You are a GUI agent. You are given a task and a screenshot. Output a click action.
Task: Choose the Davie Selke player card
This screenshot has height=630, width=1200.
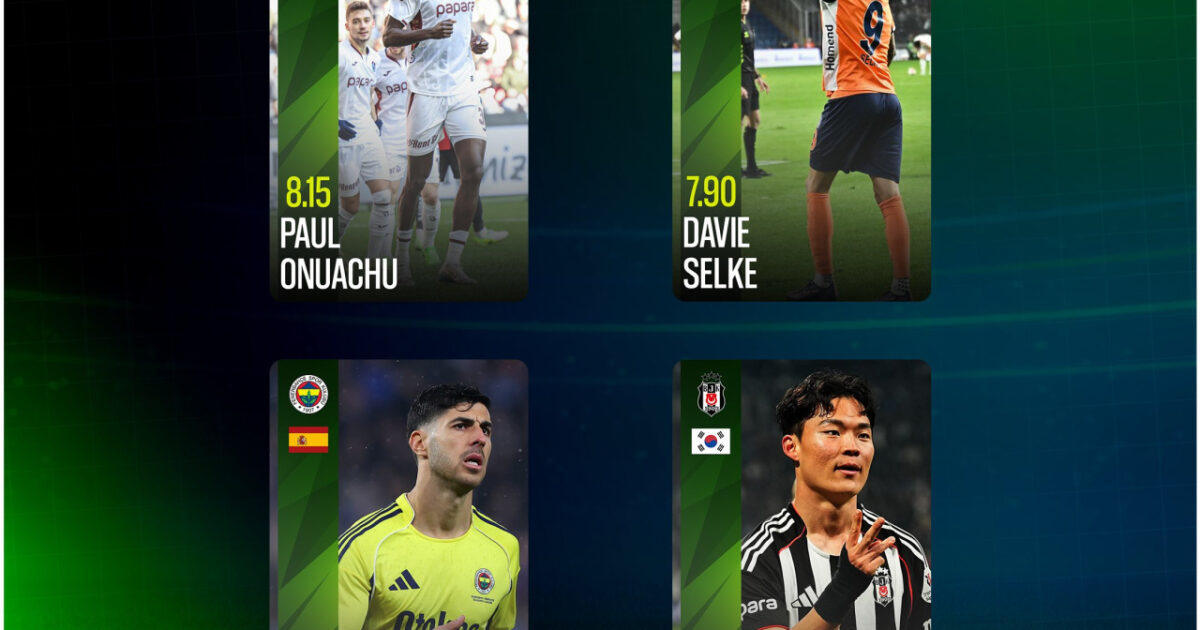pyautogui.click(x=801, y=150)
